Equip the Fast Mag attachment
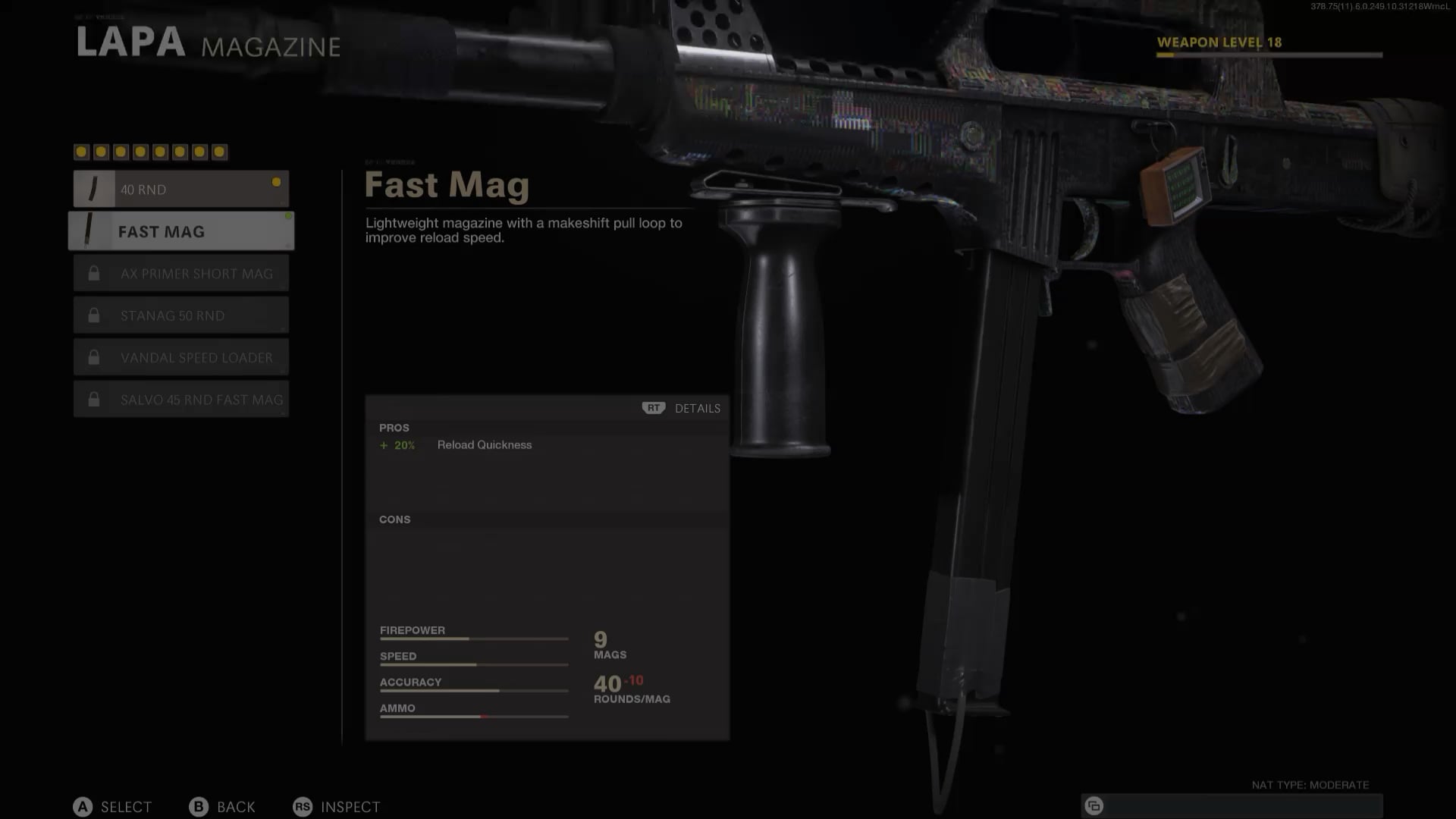This screenshot has width=1456, height=819. tap(180, 231)
